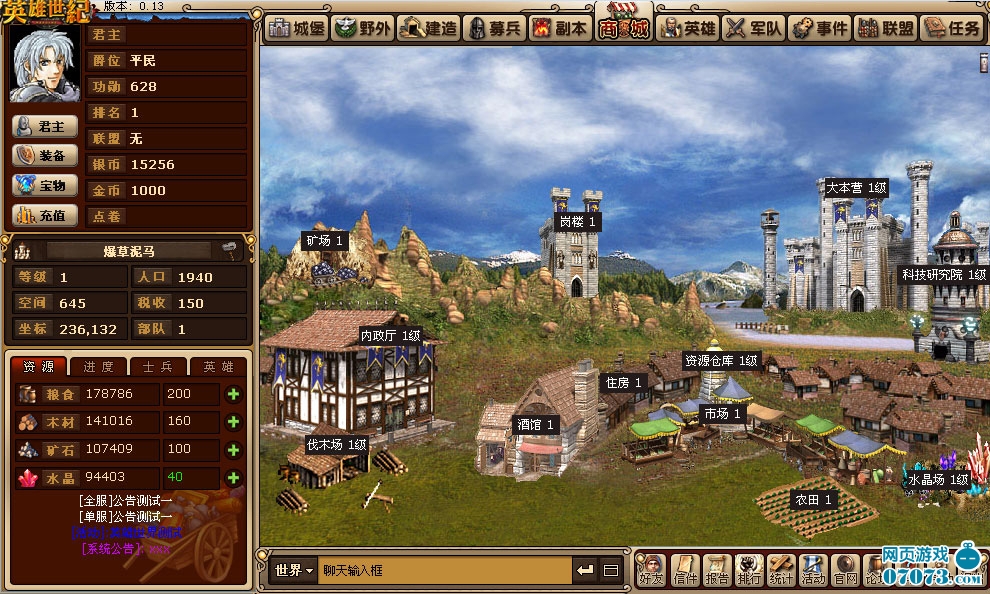Image resolution: width=990 pixels, height=594 pixels.
Task: Open the 城堡 castle menu
Action: (x=296, y=28)
